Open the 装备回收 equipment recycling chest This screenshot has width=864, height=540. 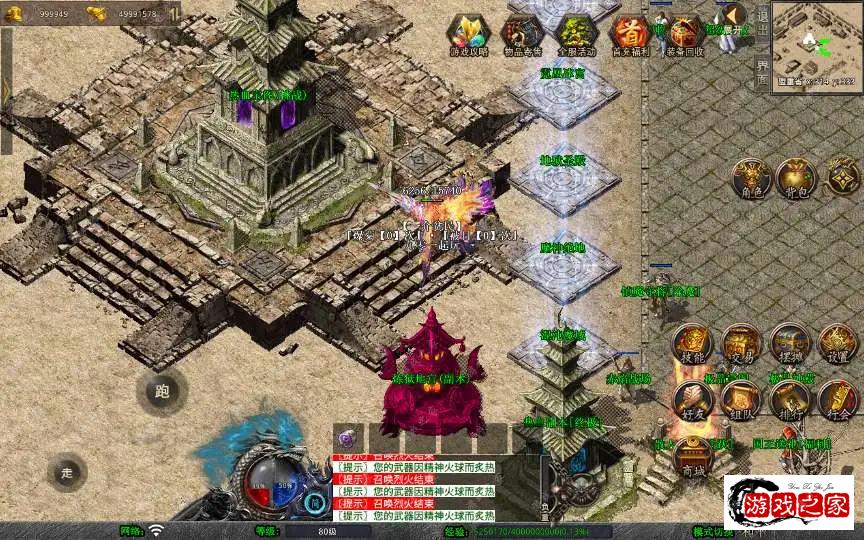685,34
